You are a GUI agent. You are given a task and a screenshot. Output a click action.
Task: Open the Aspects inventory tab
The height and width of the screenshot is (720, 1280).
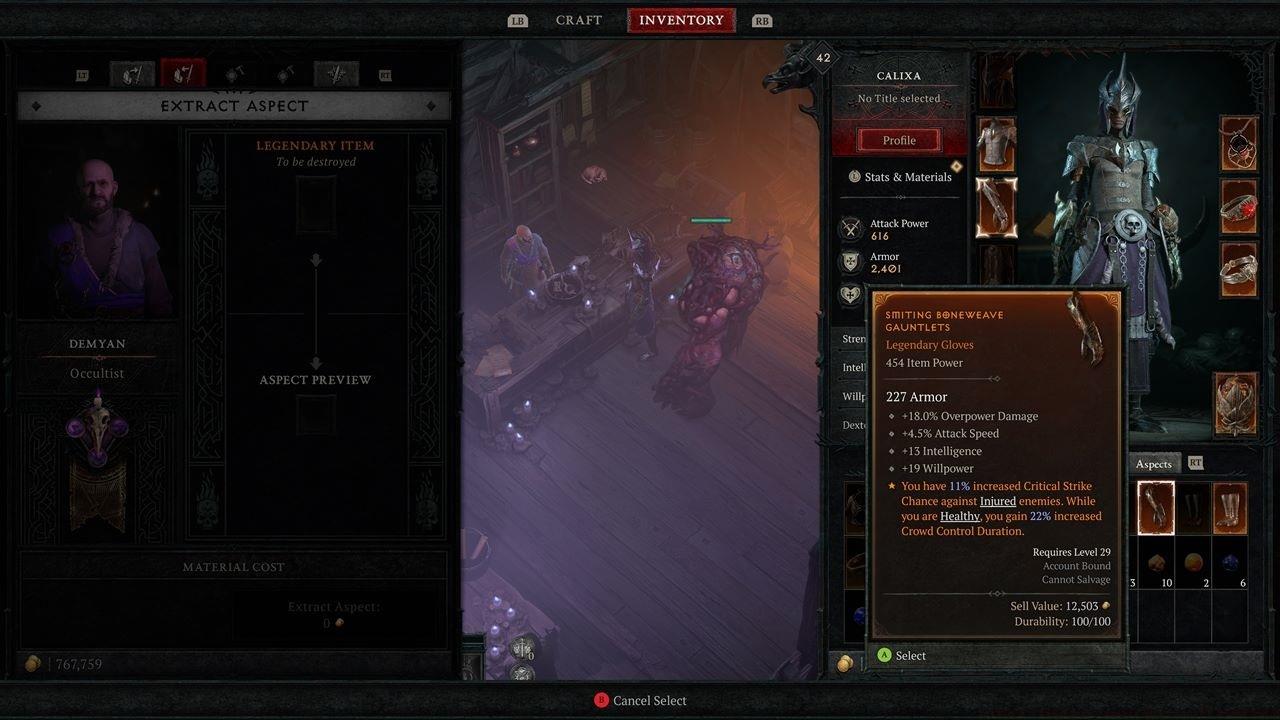pyautogui.click(x=1153, y=463)
